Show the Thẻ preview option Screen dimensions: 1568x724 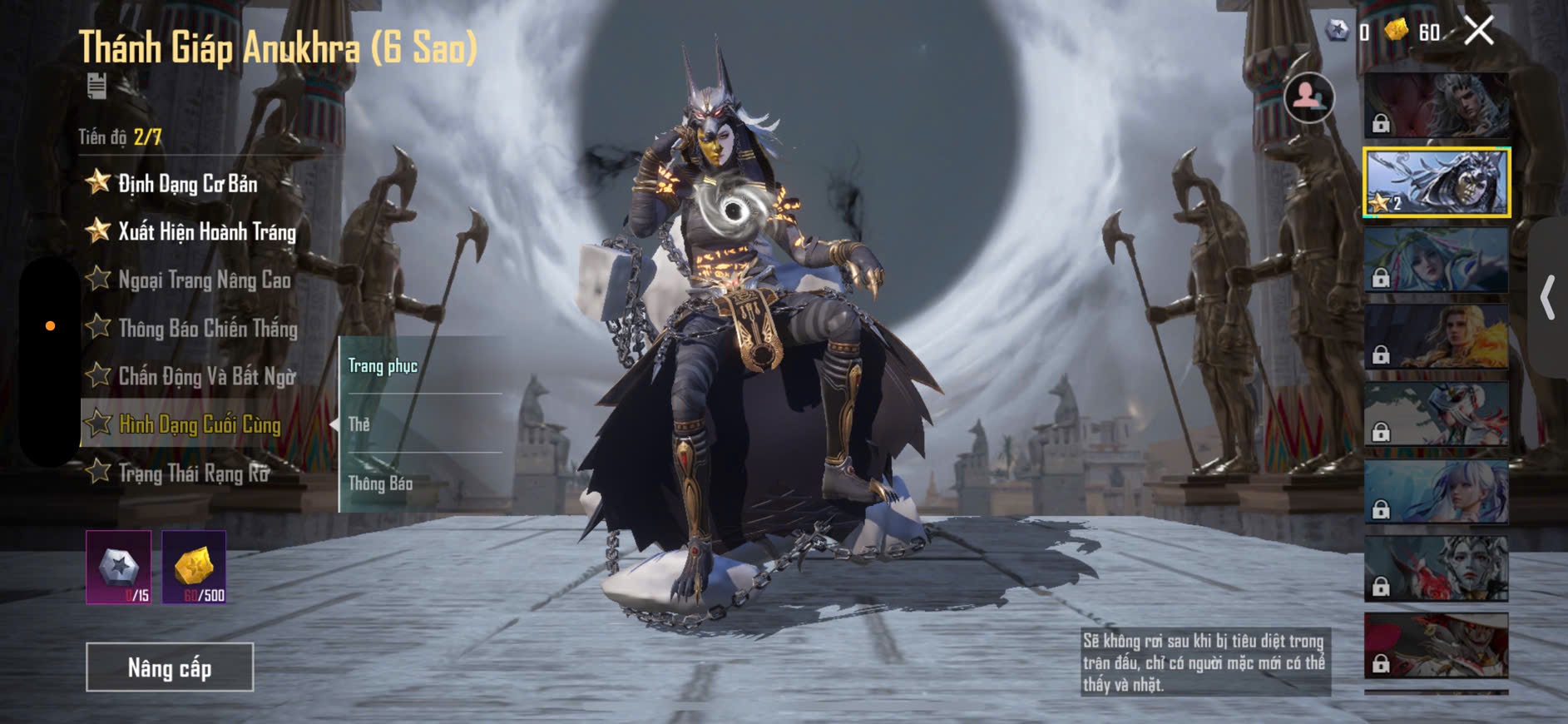pos(420,424)
